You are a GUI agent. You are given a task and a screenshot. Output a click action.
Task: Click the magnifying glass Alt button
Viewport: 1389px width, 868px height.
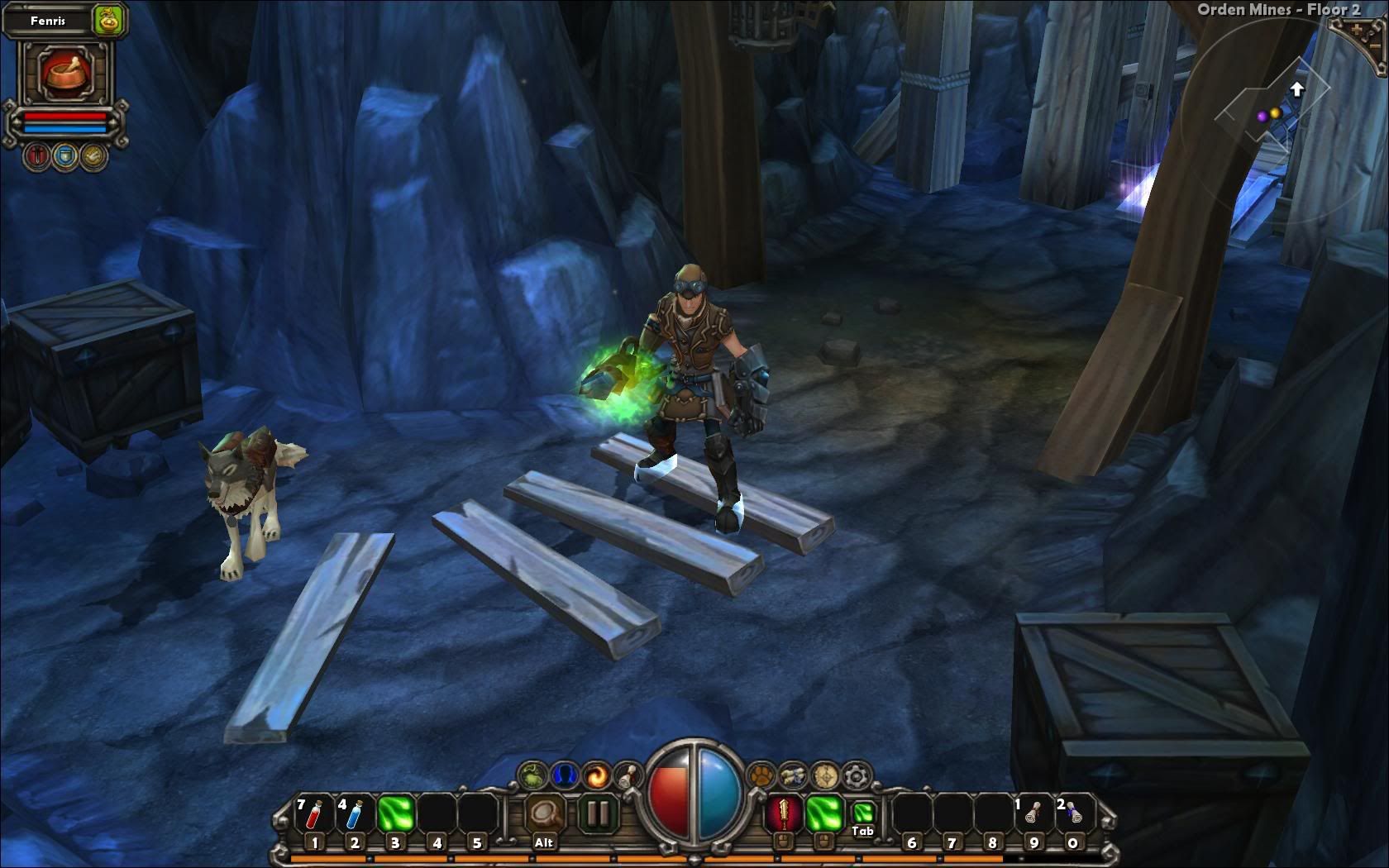coord(545,814)
